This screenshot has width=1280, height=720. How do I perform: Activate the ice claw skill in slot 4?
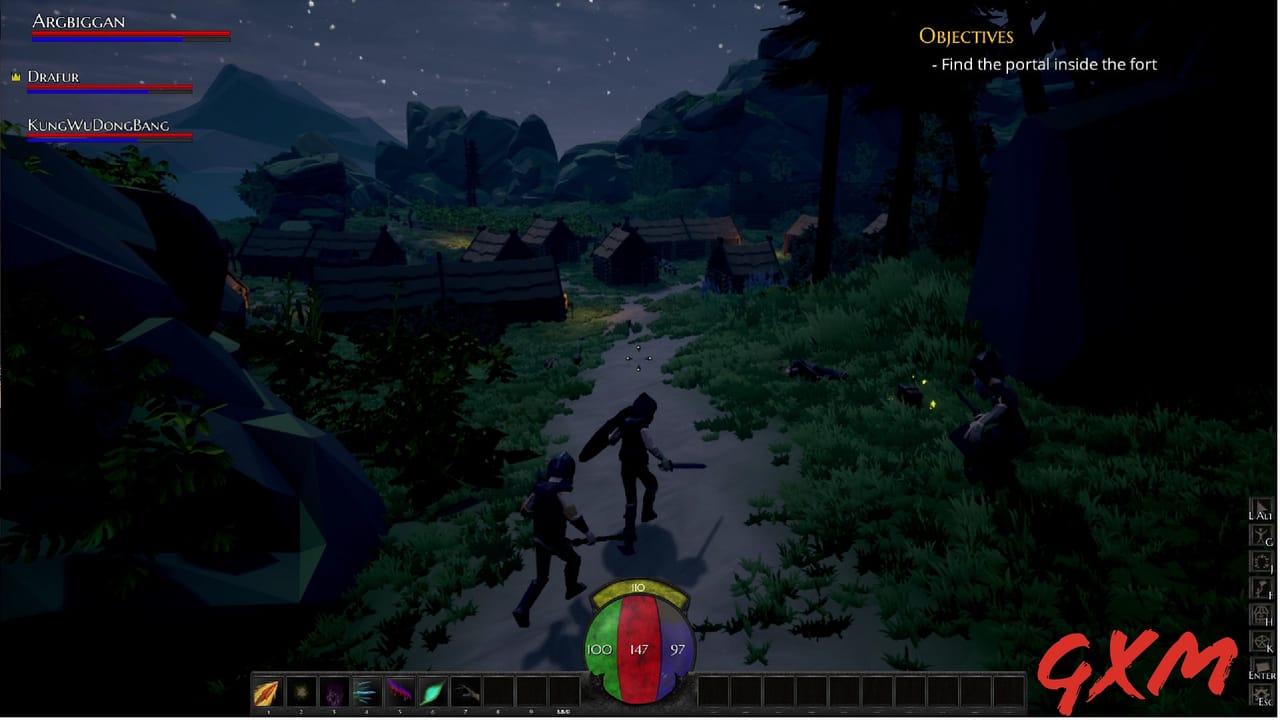tap(300, 691)
